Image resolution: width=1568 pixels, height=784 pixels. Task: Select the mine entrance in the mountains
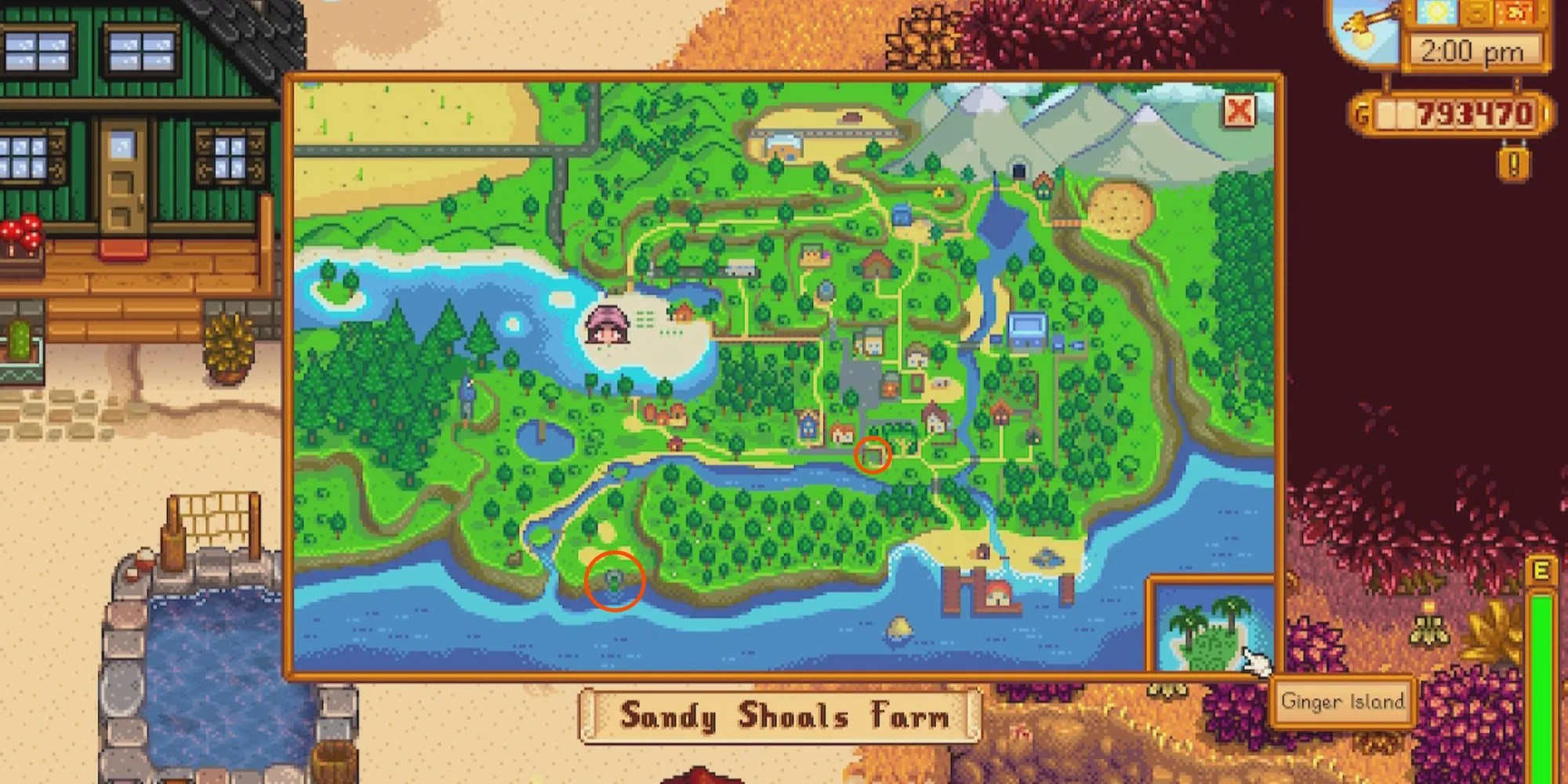(x=1018, y=170)
